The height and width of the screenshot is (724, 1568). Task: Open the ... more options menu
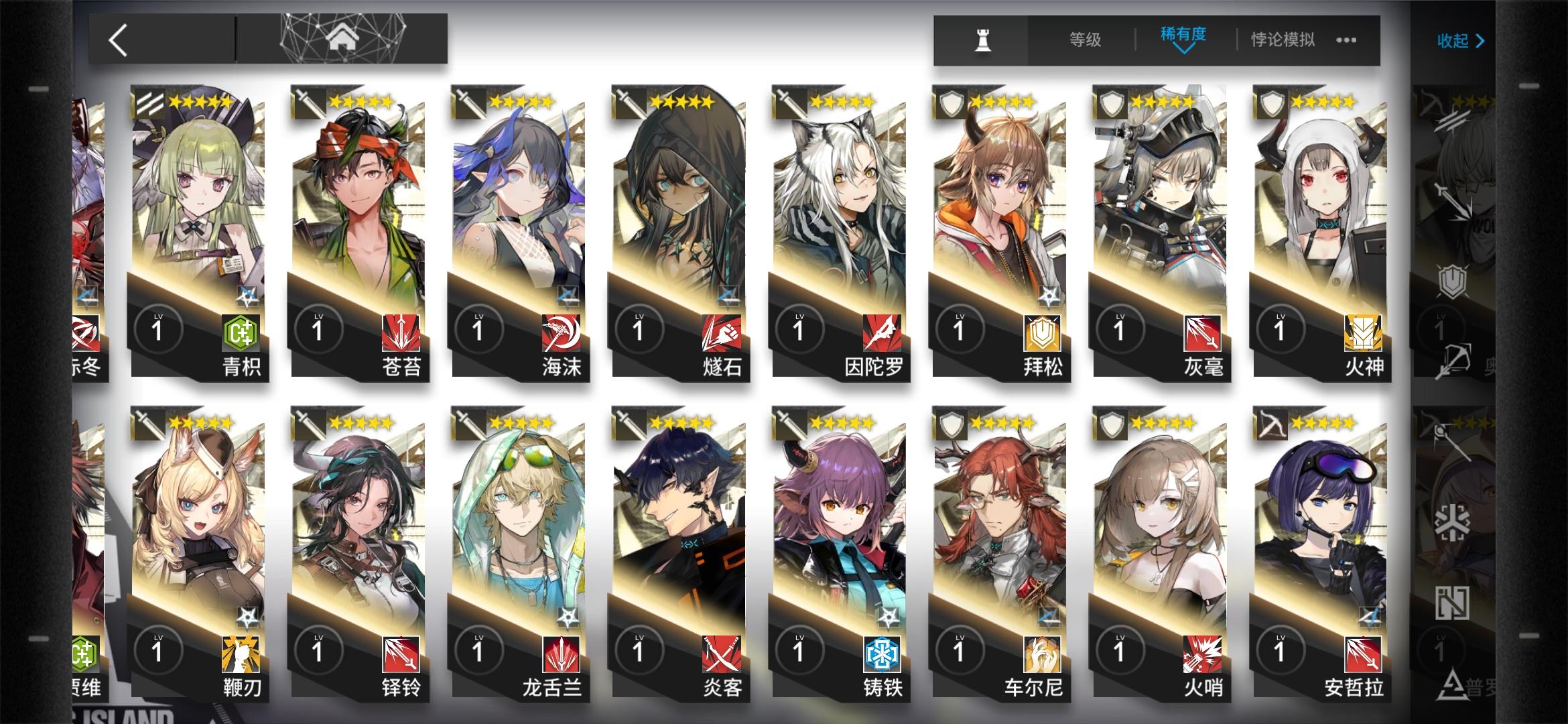[1345, 40]
